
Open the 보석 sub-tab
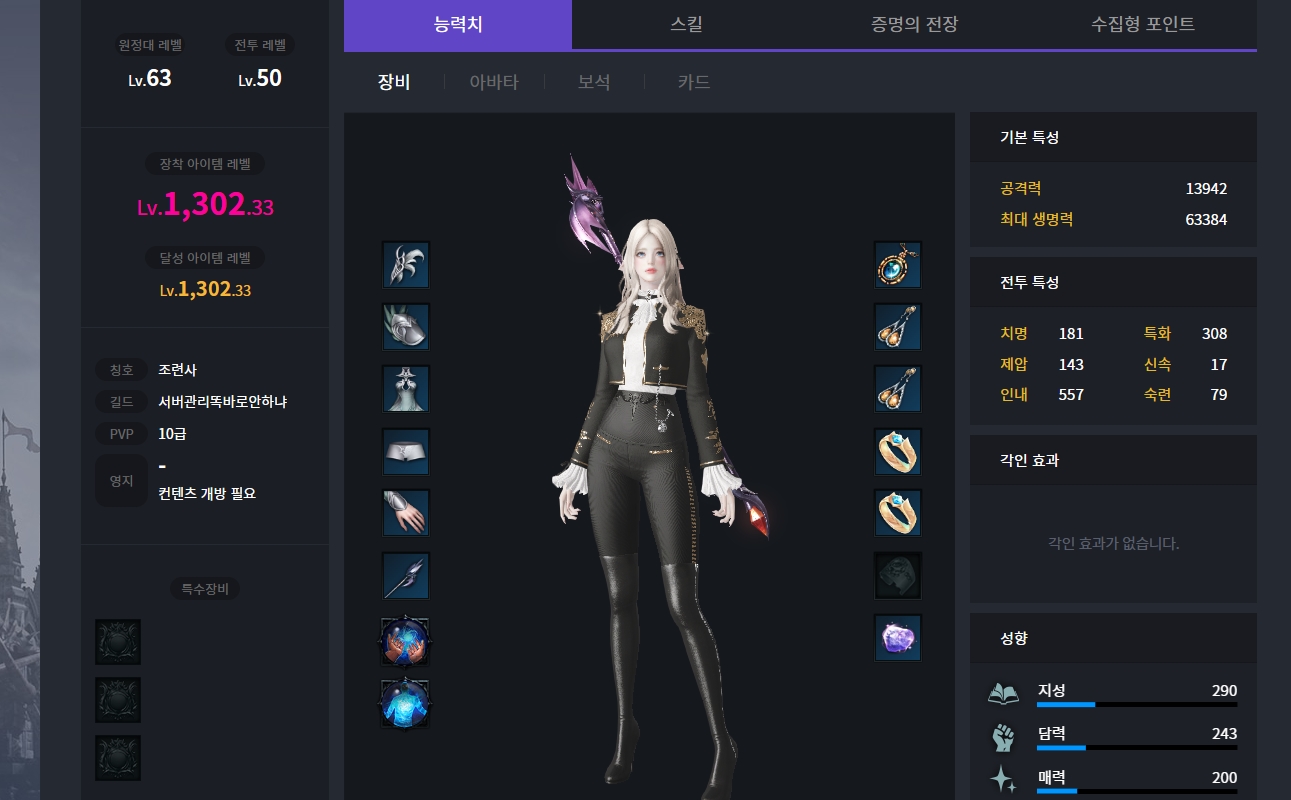click(594, 82)
